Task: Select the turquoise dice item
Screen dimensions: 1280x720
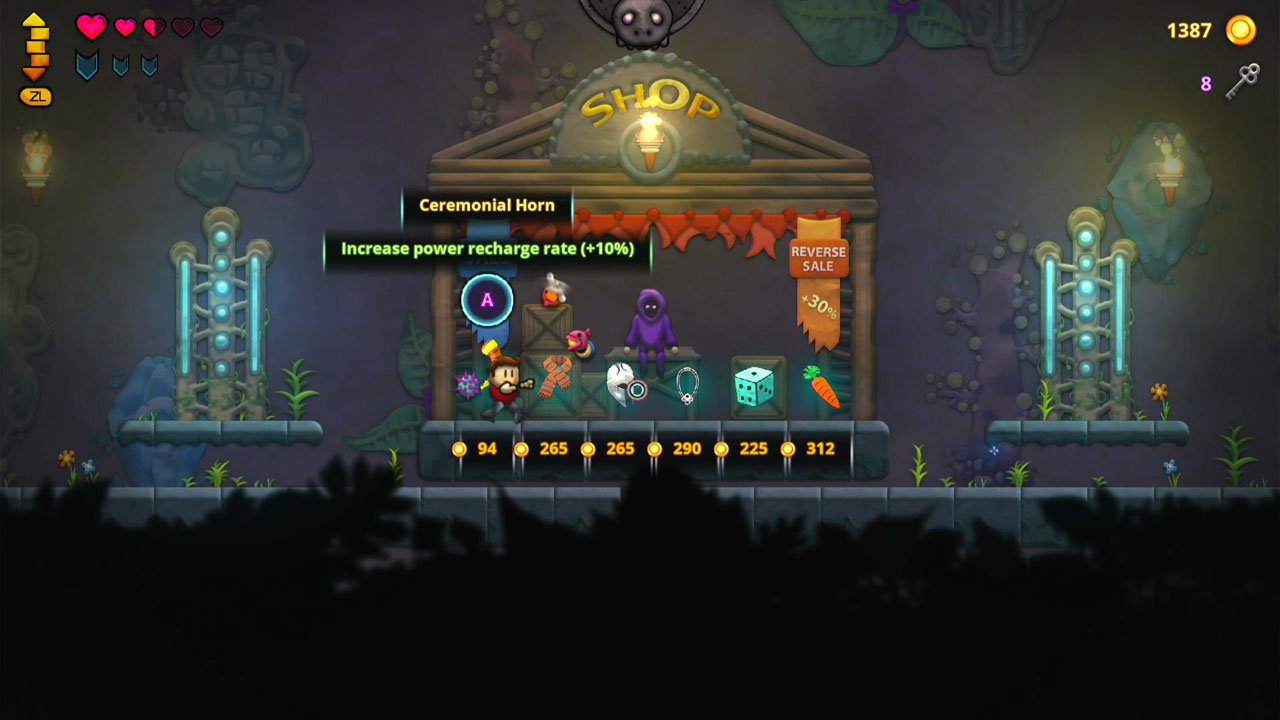Action: click(x=752, y=385)
